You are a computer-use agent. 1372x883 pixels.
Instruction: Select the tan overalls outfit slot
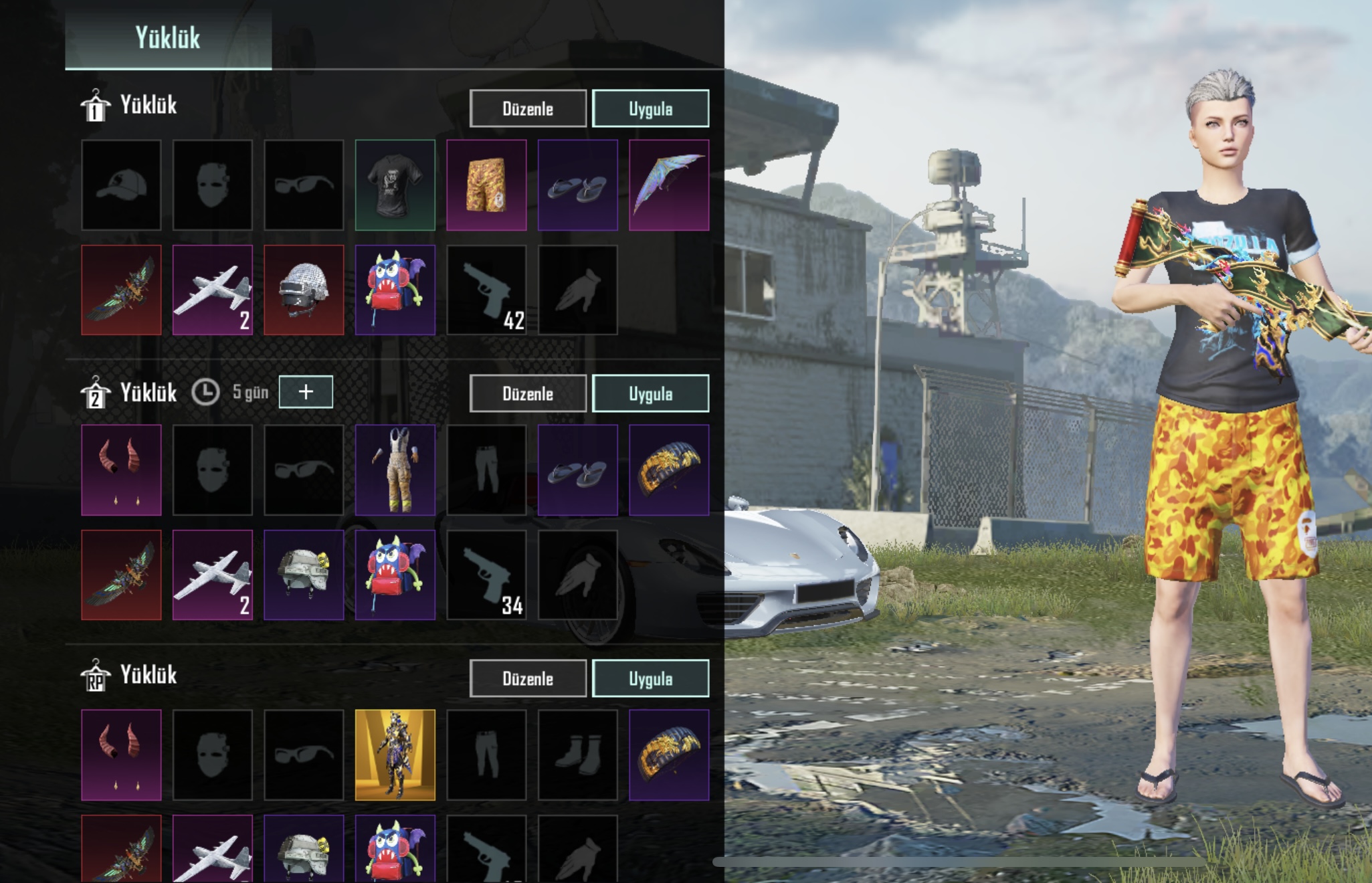(395, 470)
